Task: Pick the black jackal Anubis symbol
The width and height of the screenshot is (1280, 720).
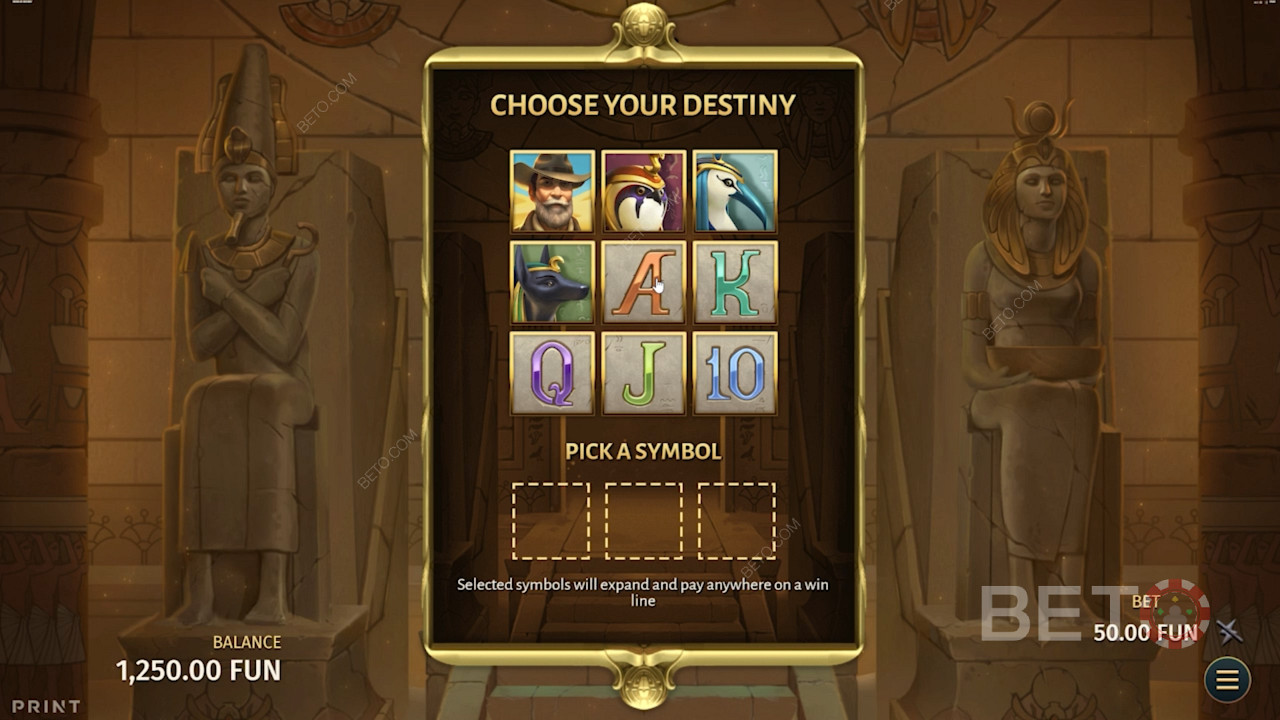Action: [552, 282]
